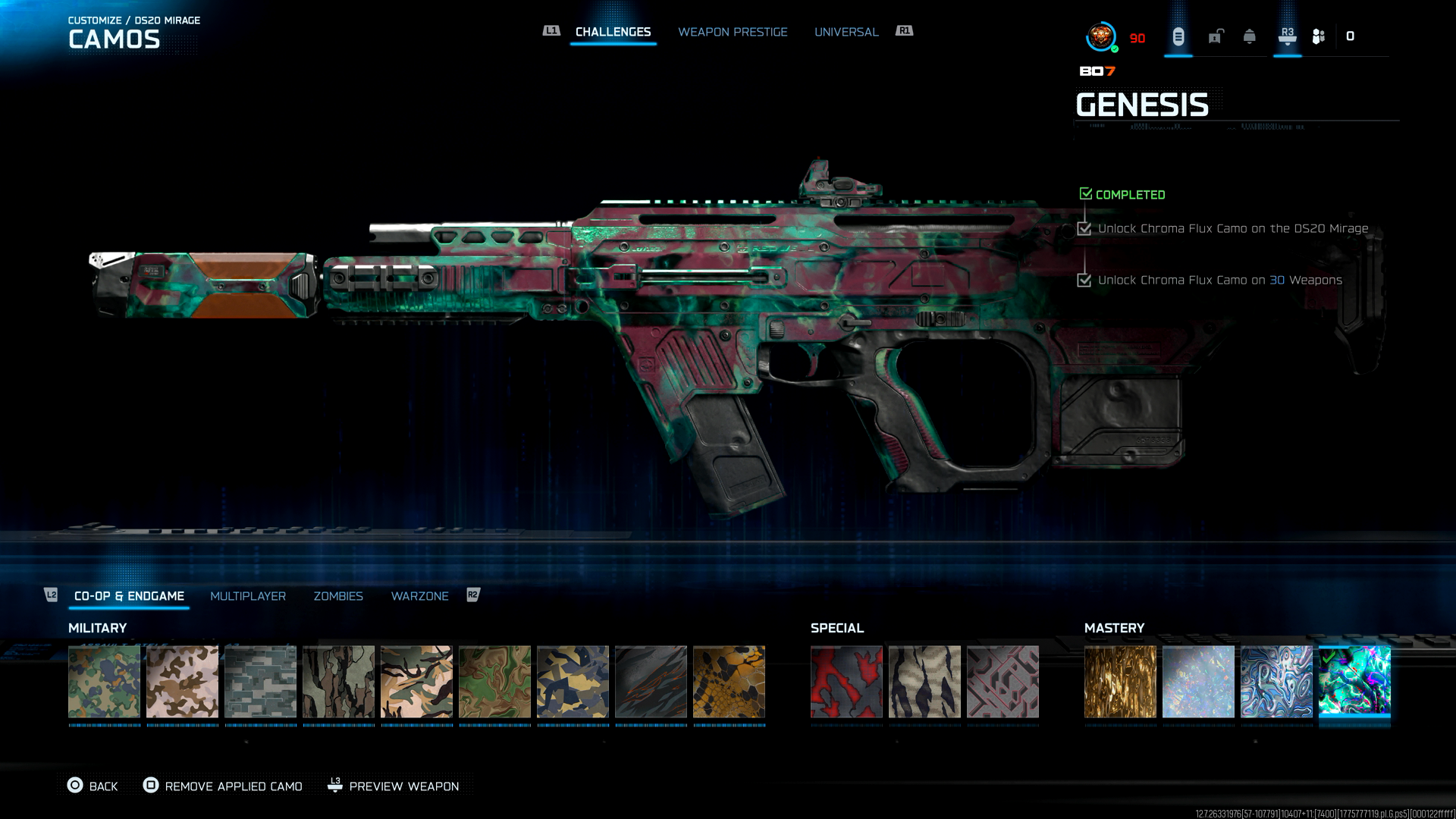Select the pink and tan military camo
The height and width of the screenshot is (819, 1456).
(x=182, y=682)
